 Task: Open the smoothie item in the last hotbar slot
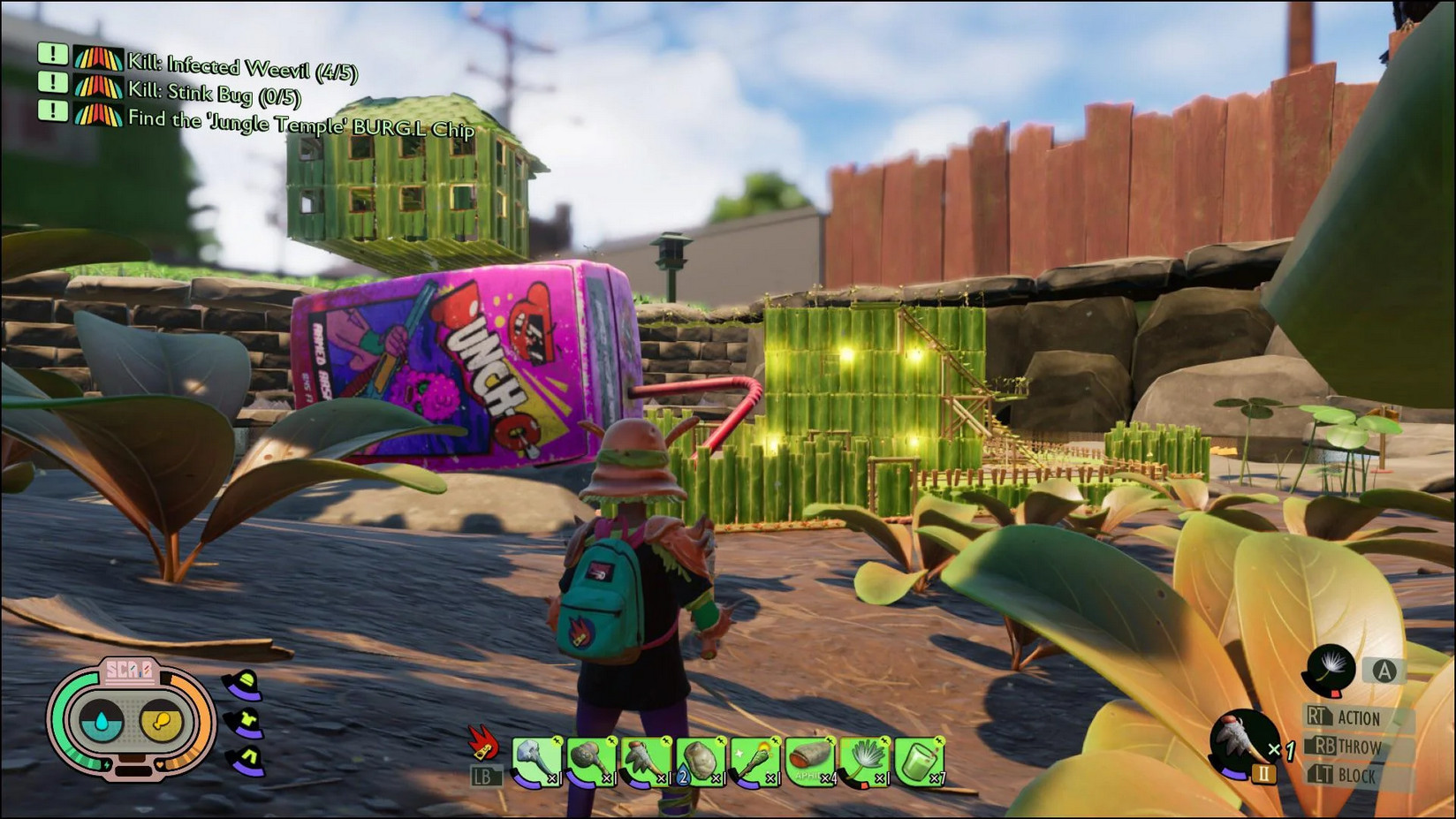[918, 762]
